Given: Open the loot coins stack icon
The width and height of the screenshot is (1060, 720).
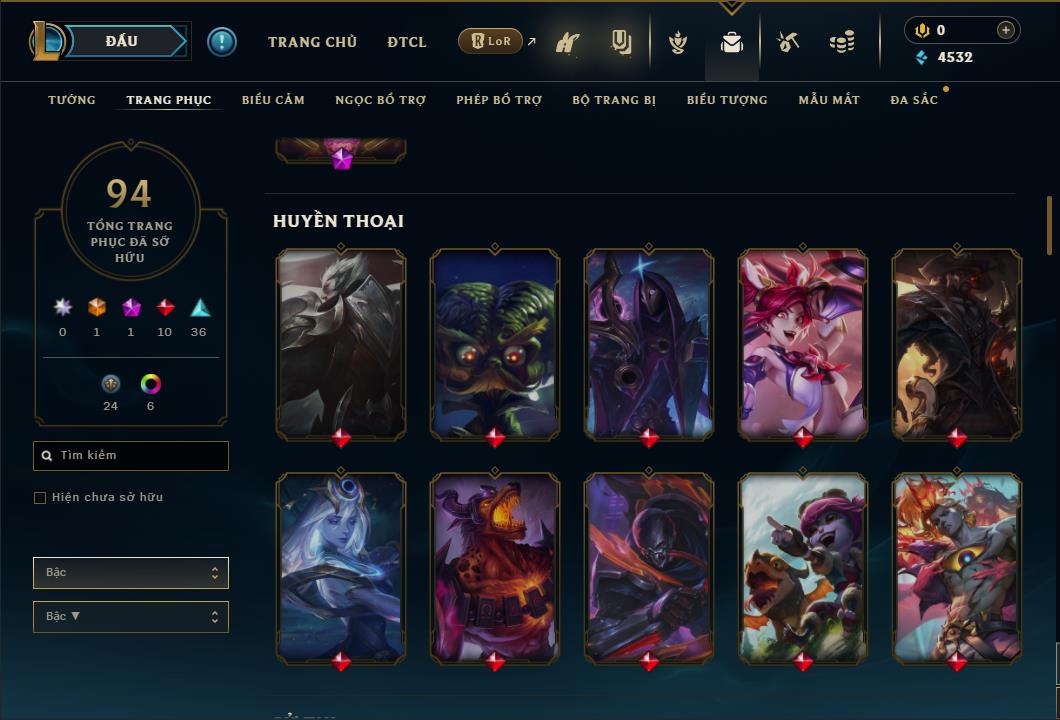Looking at the screenshot, I should pyautogui.click(x=842, y=42).
